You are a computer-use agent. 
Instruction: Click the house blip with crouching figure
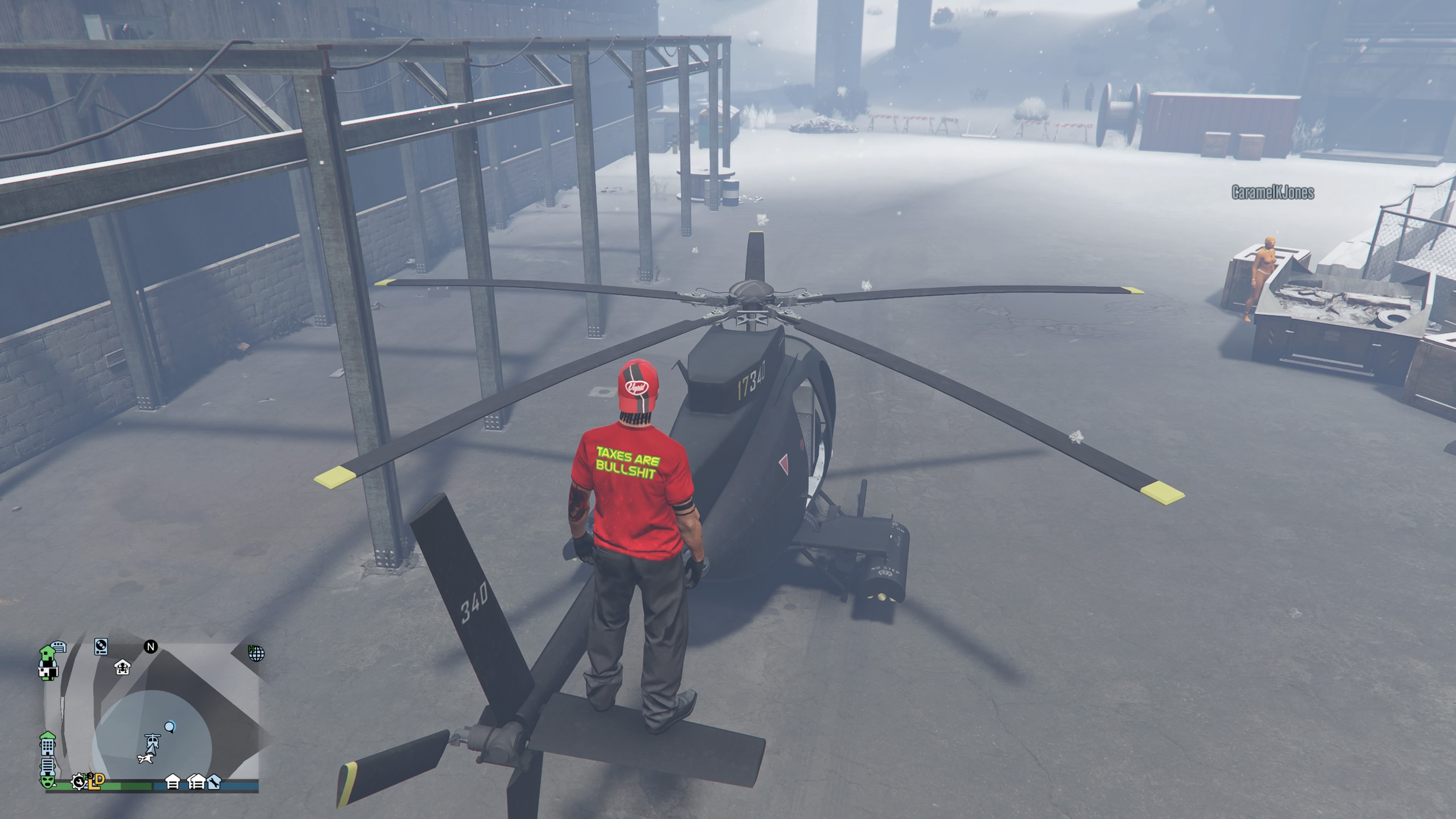122,667
